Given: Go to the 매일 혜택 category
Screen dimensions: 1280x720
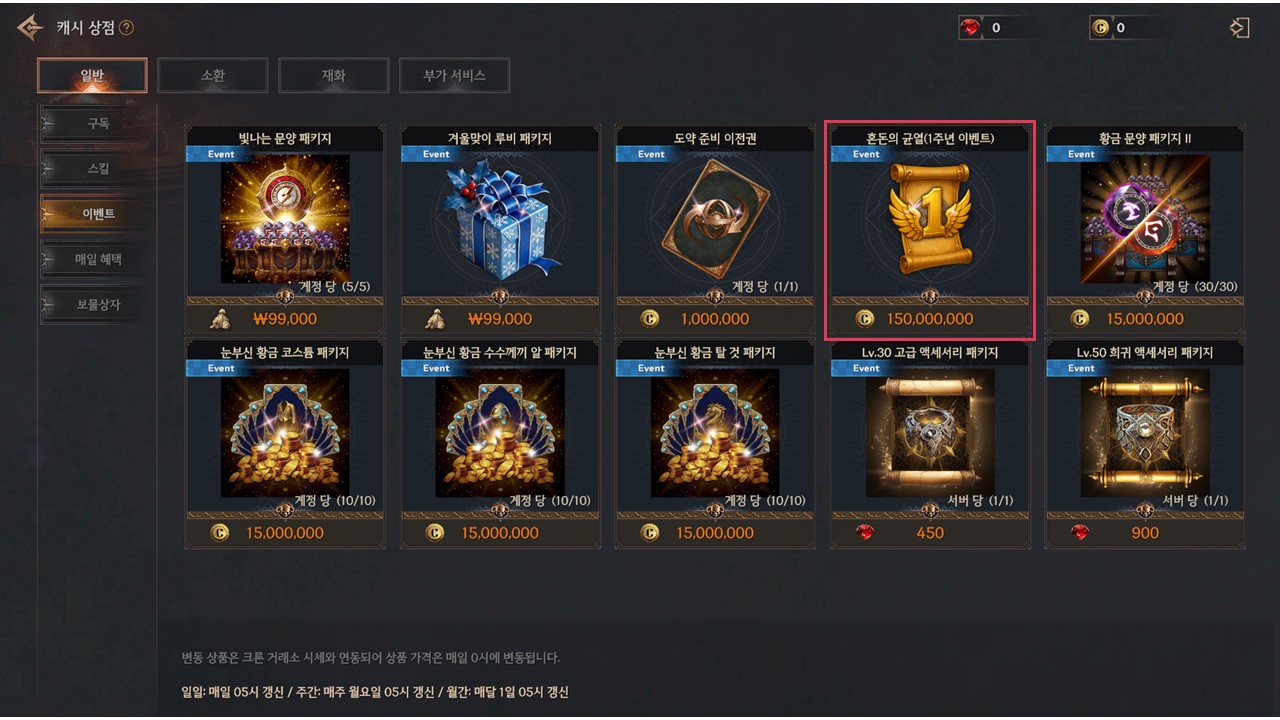Looking at the screenshot, I should click(x=98, y=259).
